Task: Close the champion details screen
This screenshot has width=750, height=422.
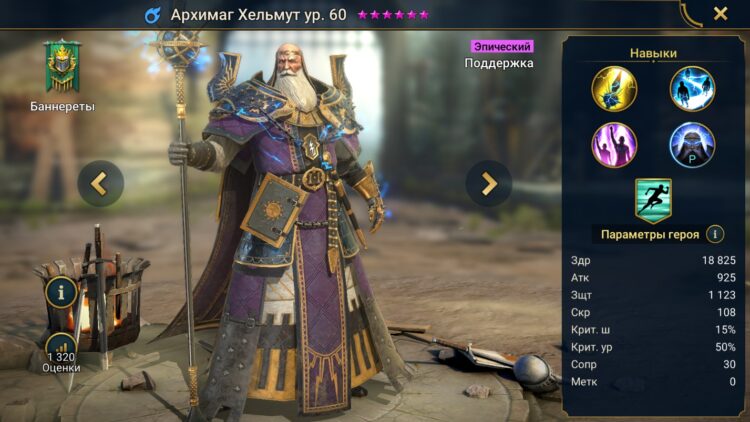Action: (720, 14)
